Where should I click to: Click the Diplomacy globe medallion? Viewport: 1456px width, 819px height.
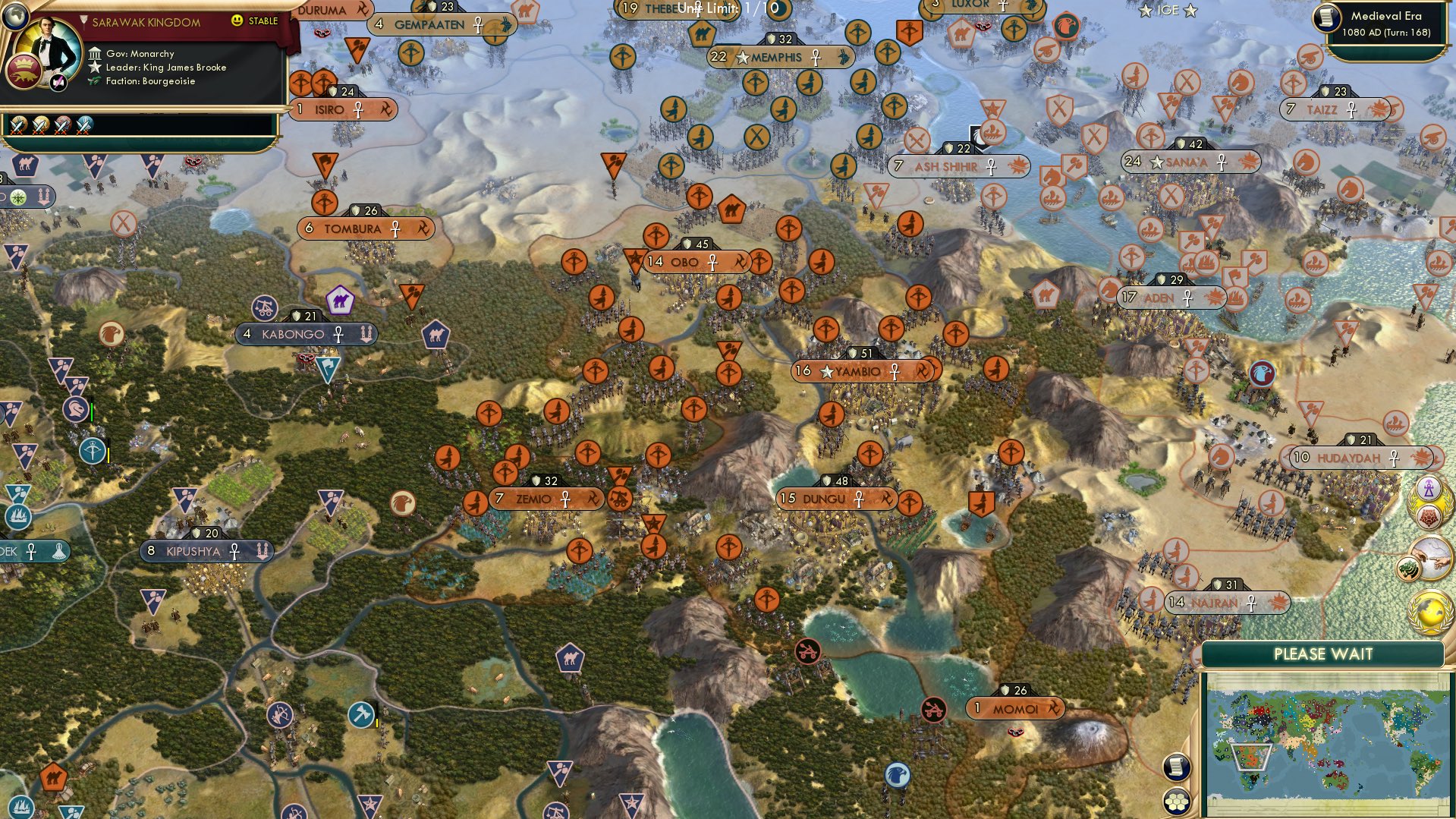[1429, 613]
